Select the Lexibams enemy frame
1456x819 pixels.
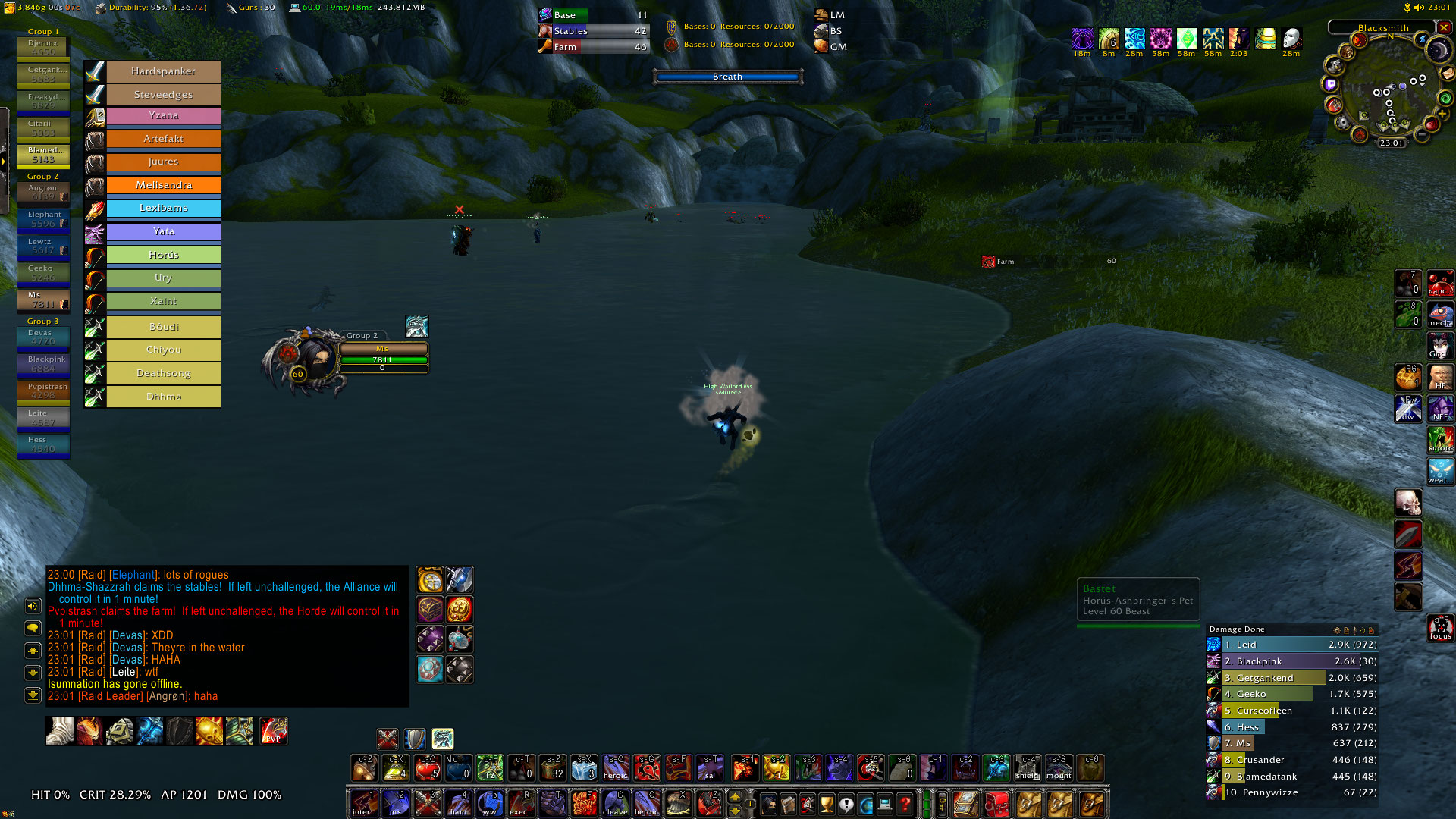[x=163, y=208]
